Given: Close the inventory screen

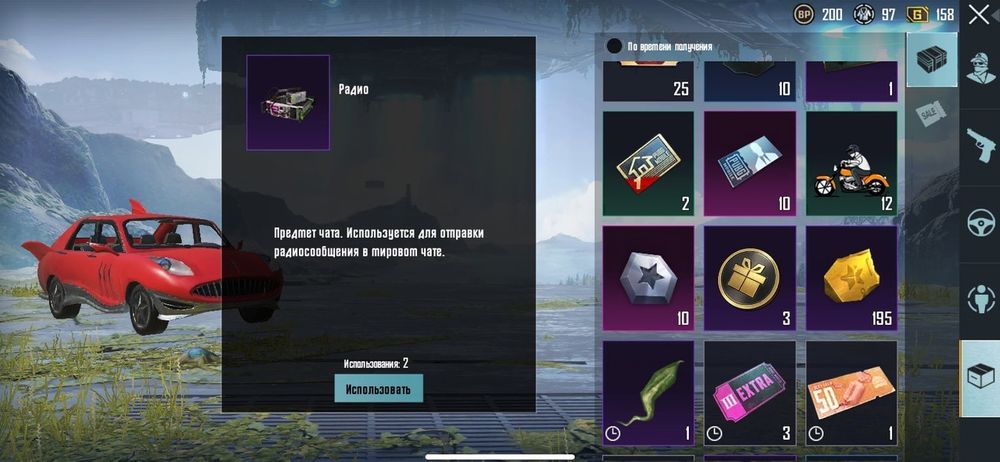Looking at the screenshot, I should (978, 14).
